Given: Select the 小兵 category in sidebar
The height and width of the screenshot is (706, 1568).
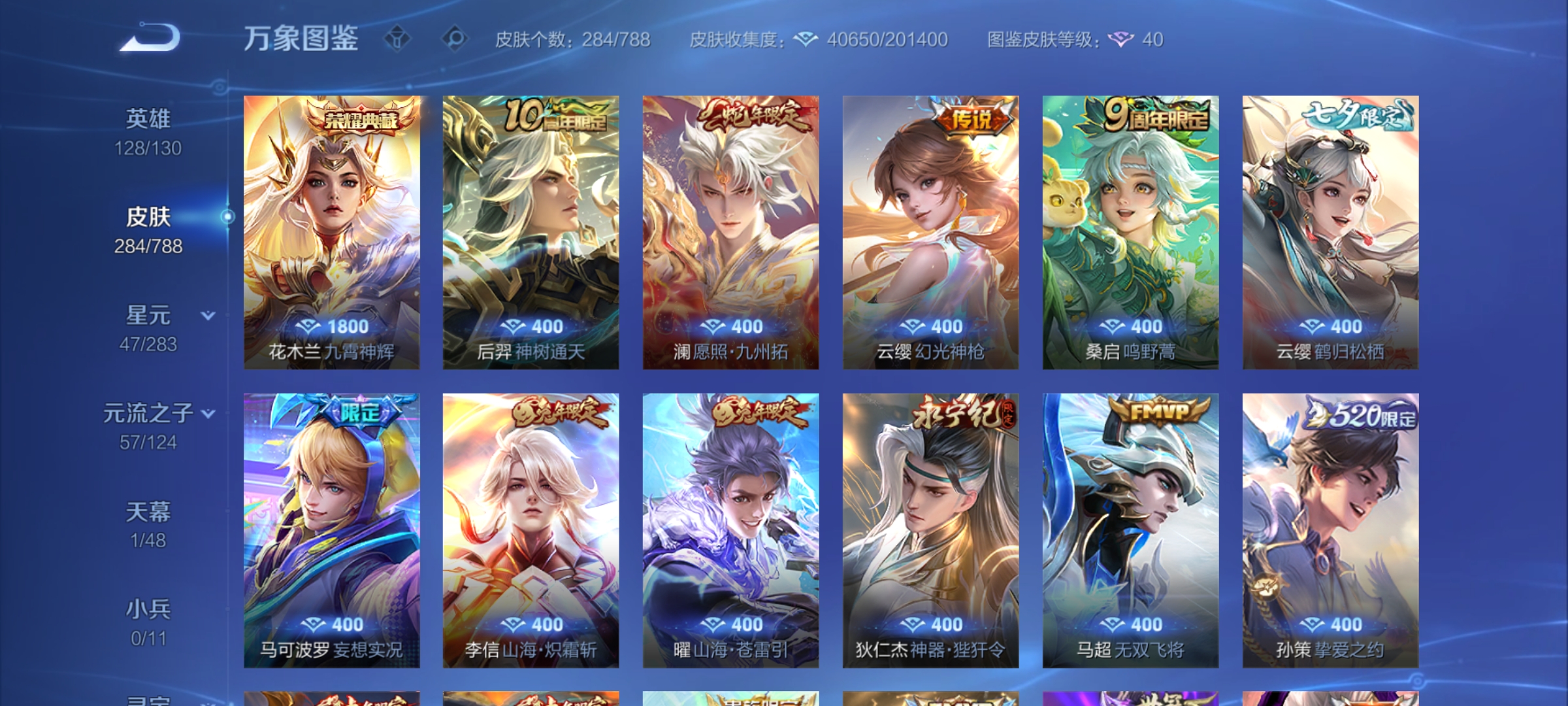Looking at the screenshot, I should tap(148, 608).
